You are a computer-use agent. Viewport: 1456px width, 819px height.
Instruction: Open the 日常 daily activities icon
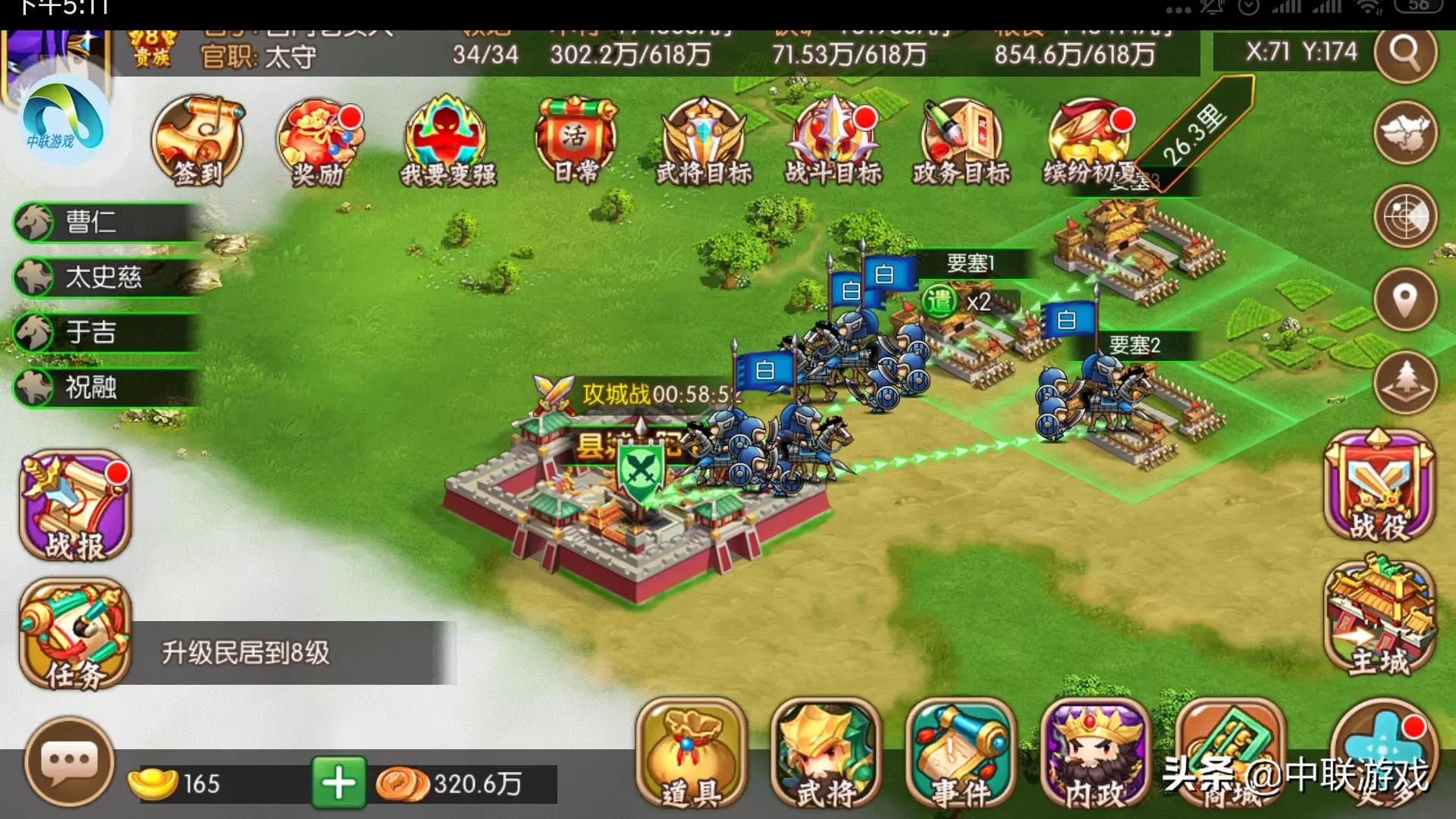click(x=575, y=140)
